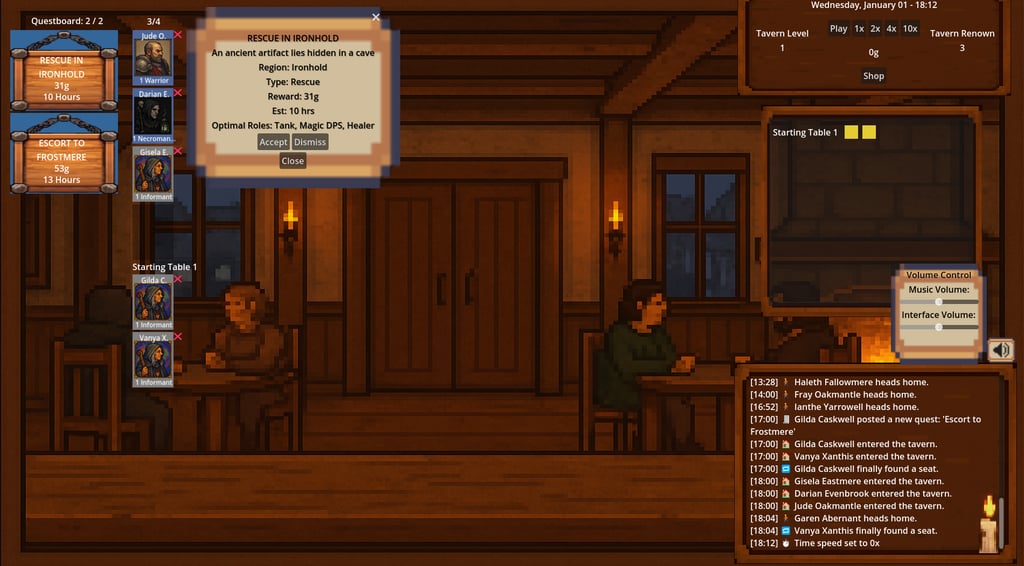Choose Gilda at Starting Table 1

pos(153,303)
